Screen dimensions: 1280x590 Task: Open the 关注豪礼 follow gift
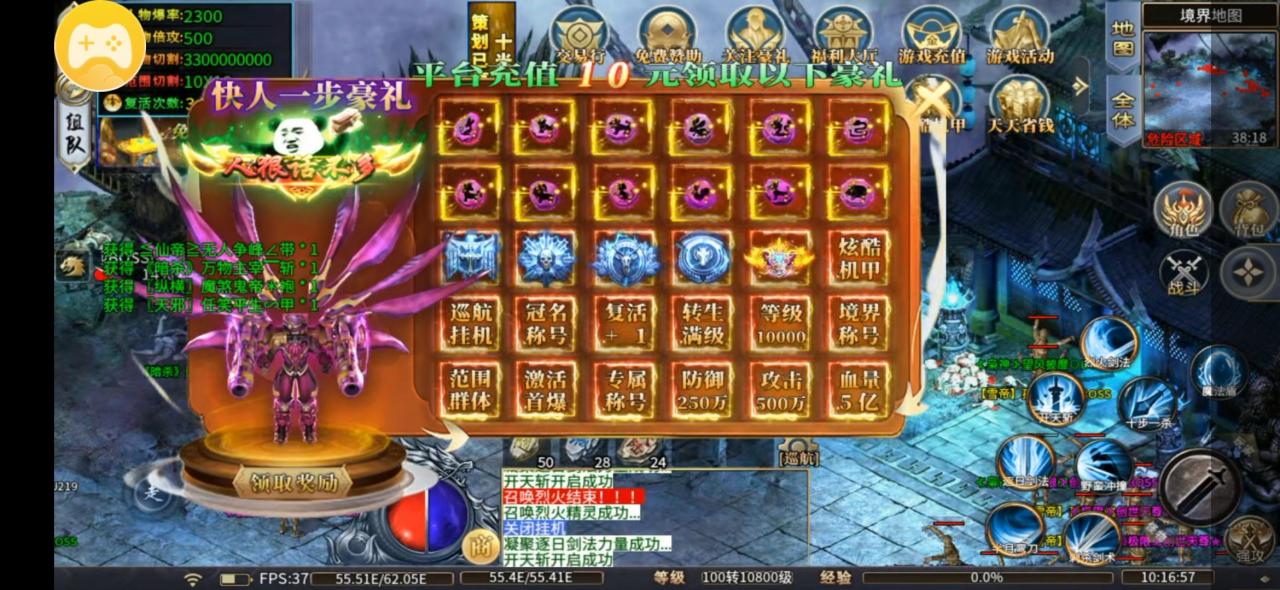755,36
